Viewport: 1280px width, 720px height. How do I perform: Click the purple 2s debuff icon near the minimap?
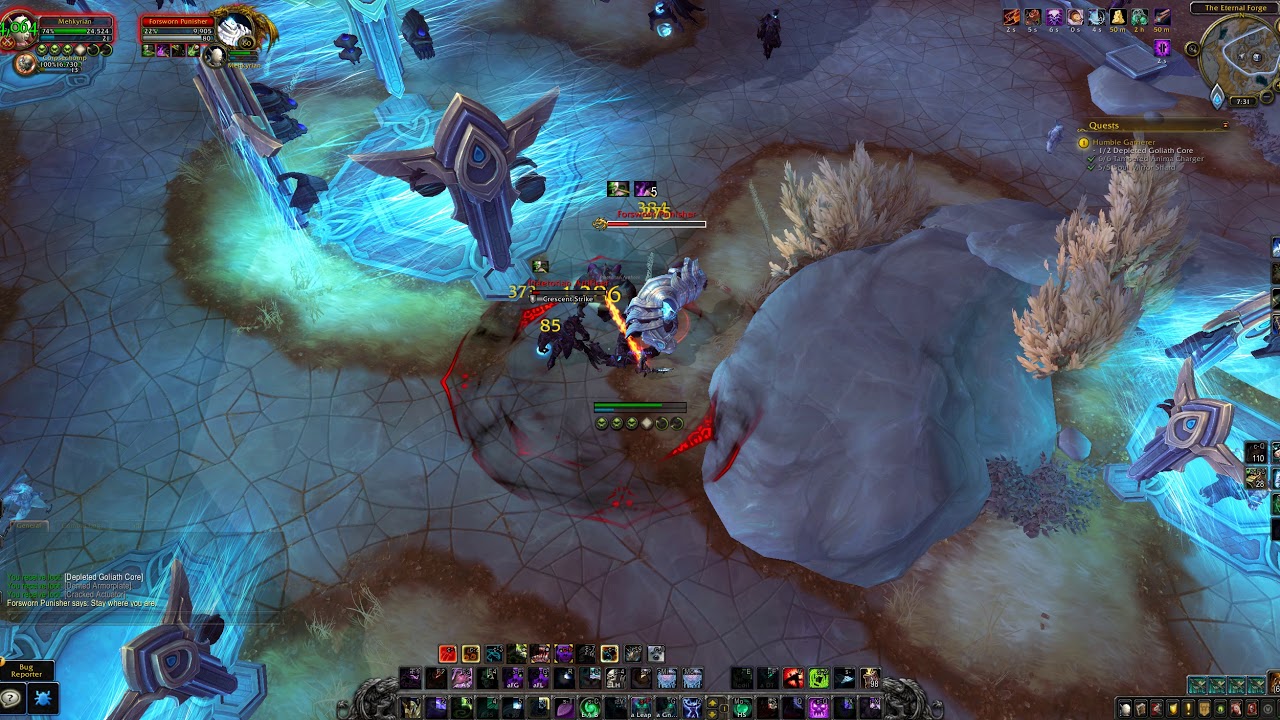[x=1162, y=47]
